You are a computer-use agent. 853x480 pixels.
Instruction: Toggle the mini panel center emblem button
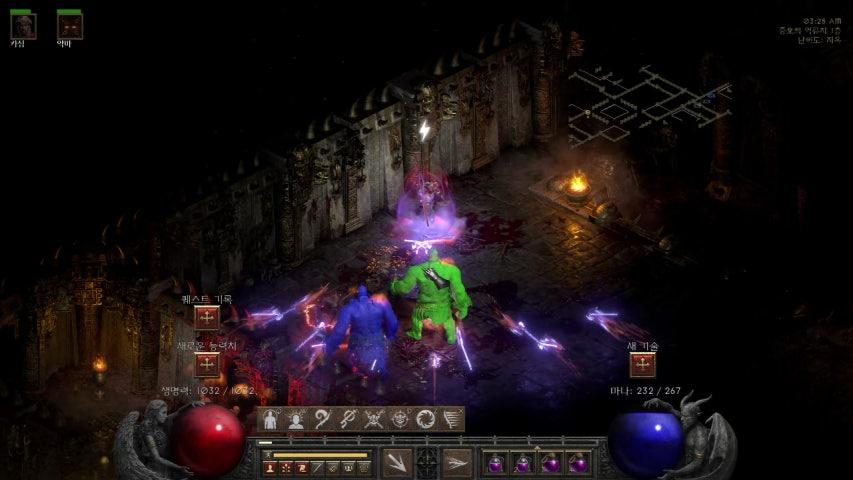point(427,462)
